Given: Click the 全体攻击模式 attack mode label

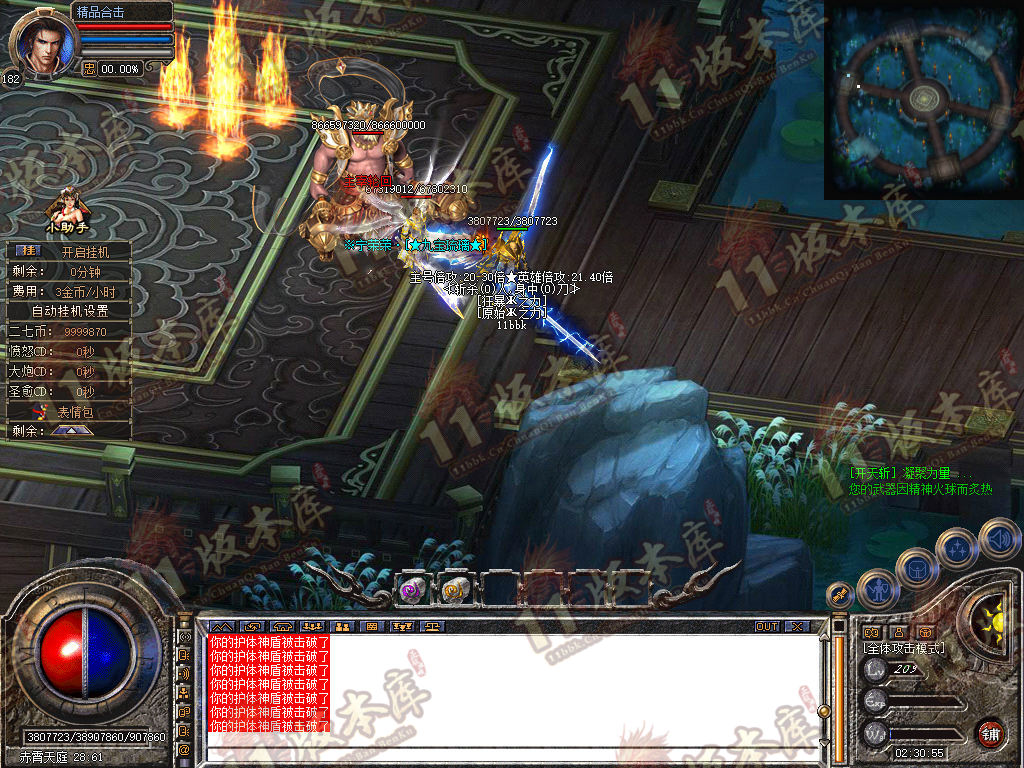Looking at the screenshot, I should click(904, 648).
